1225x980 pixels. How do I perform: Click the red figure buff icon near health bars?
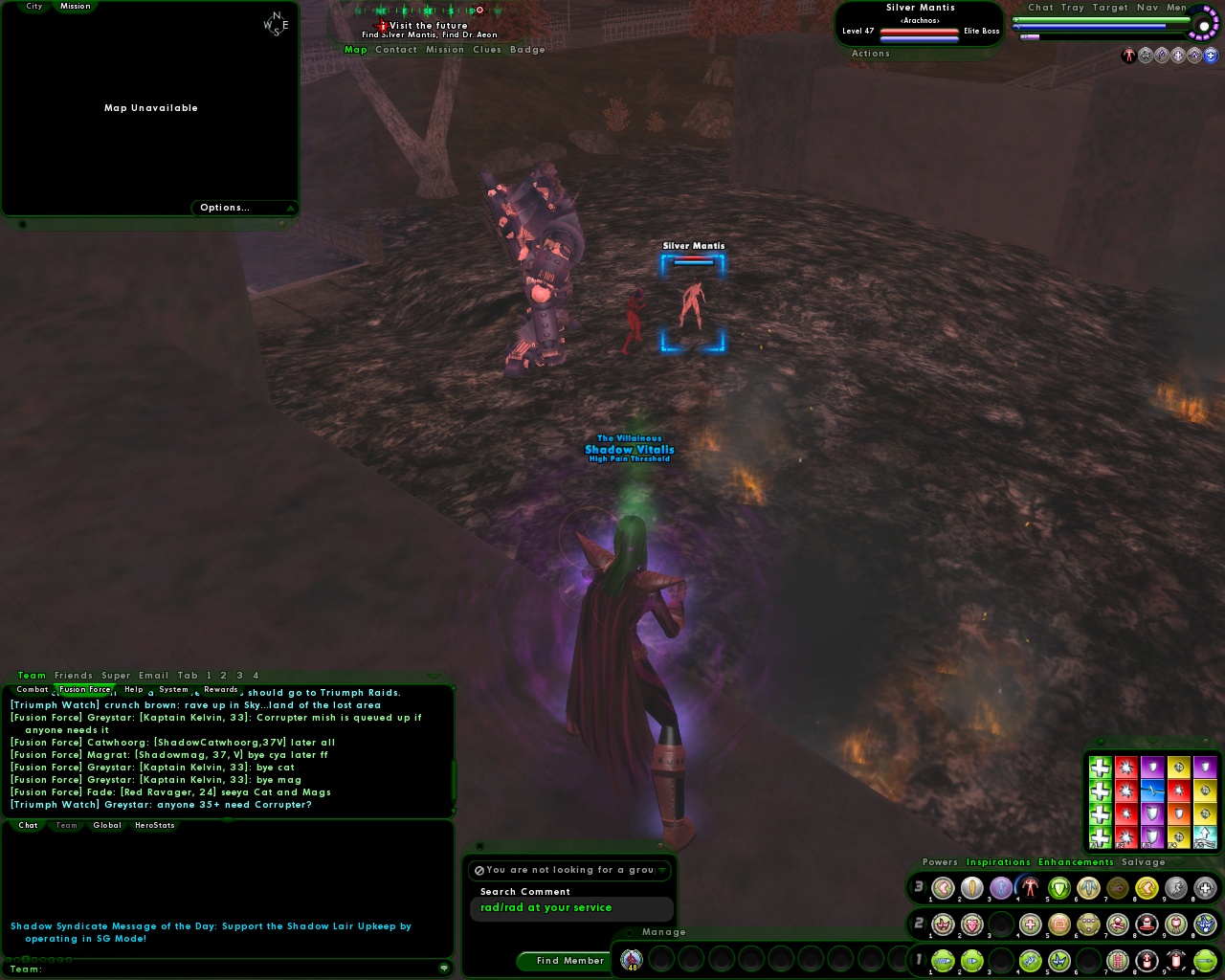[1128, 55]
